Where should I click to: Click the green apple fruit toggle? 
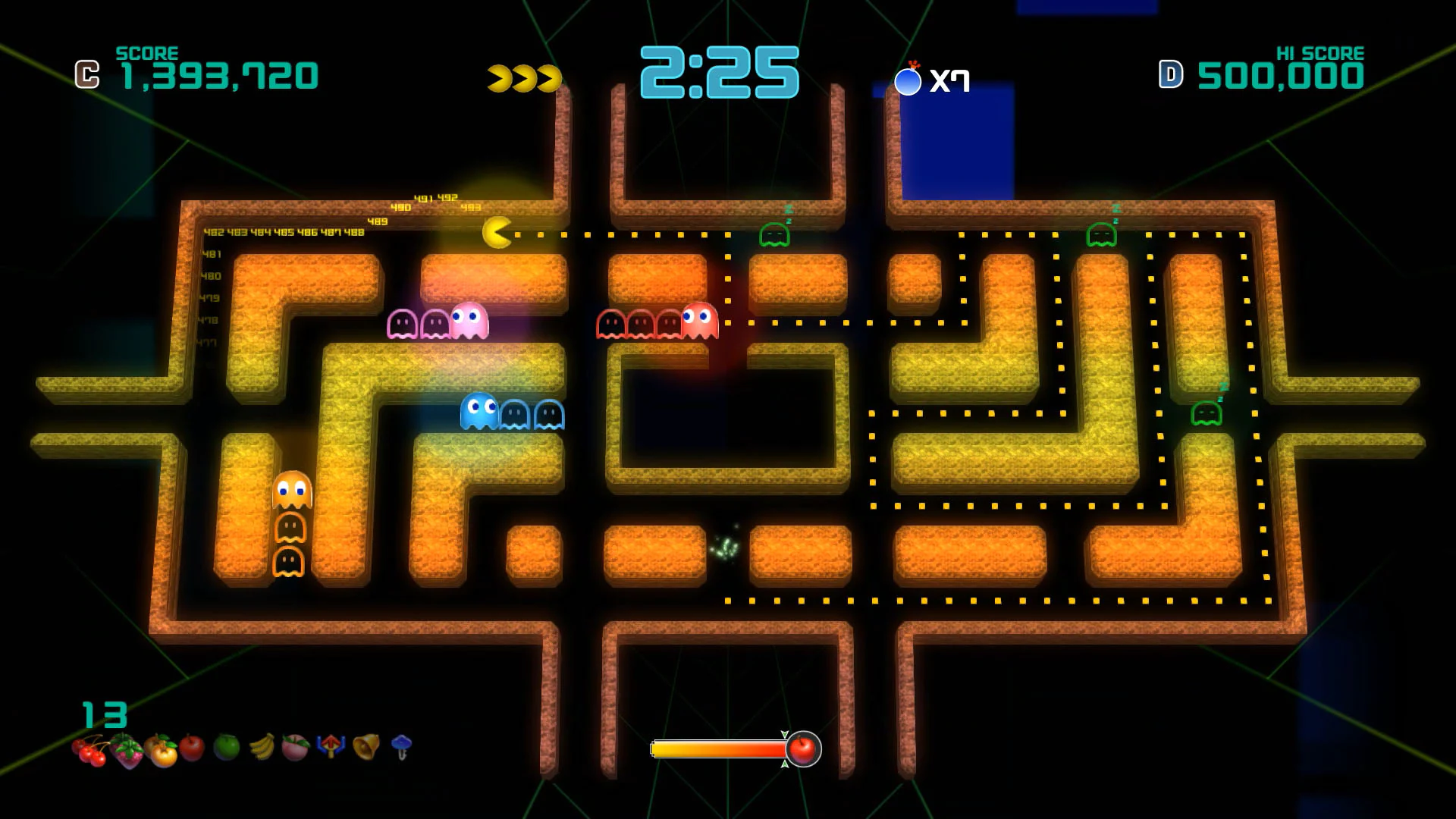tap(225, 751)
